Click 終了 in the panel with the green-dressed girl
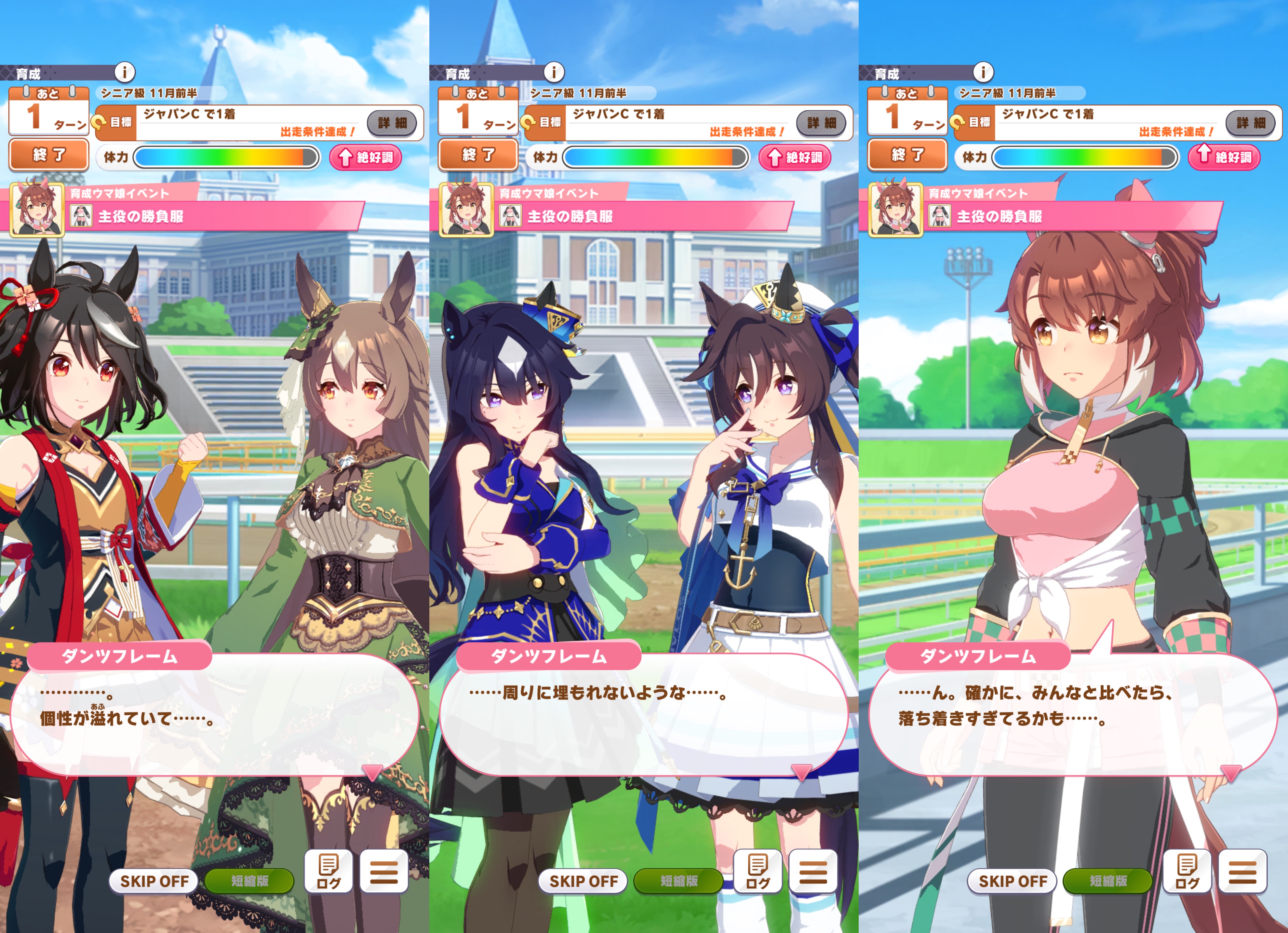 coord(49,155)
